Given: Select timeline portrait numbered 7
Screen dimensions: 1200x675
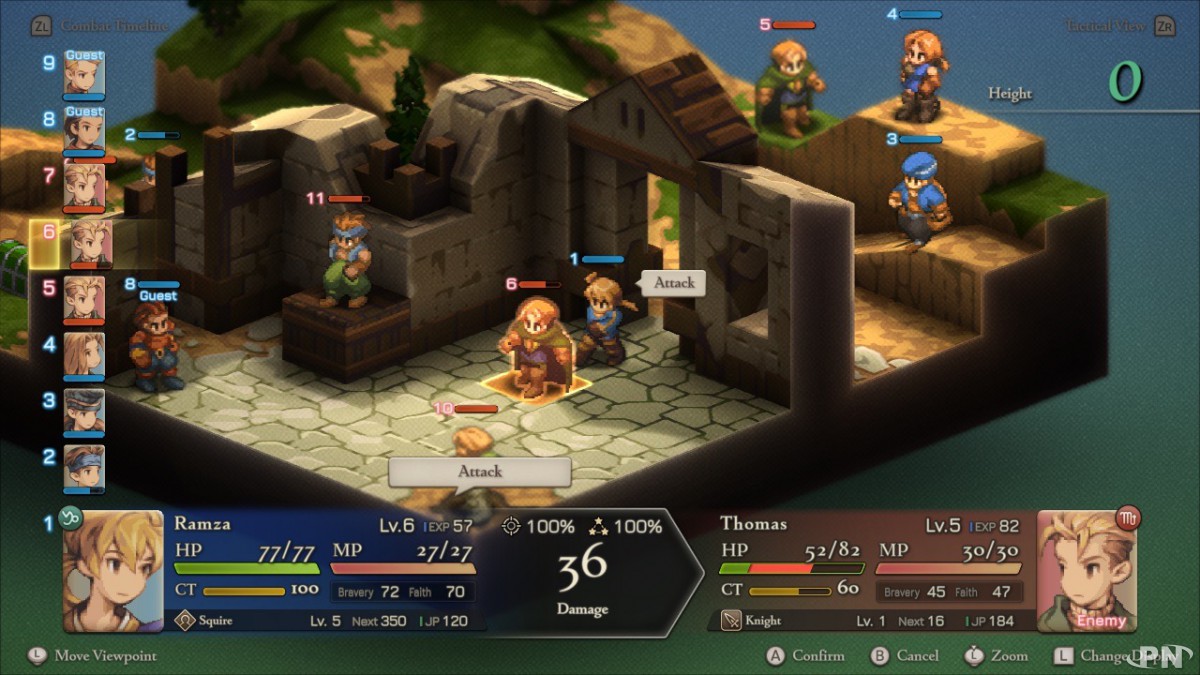Looking at the screenshot, I should point(84,186).
